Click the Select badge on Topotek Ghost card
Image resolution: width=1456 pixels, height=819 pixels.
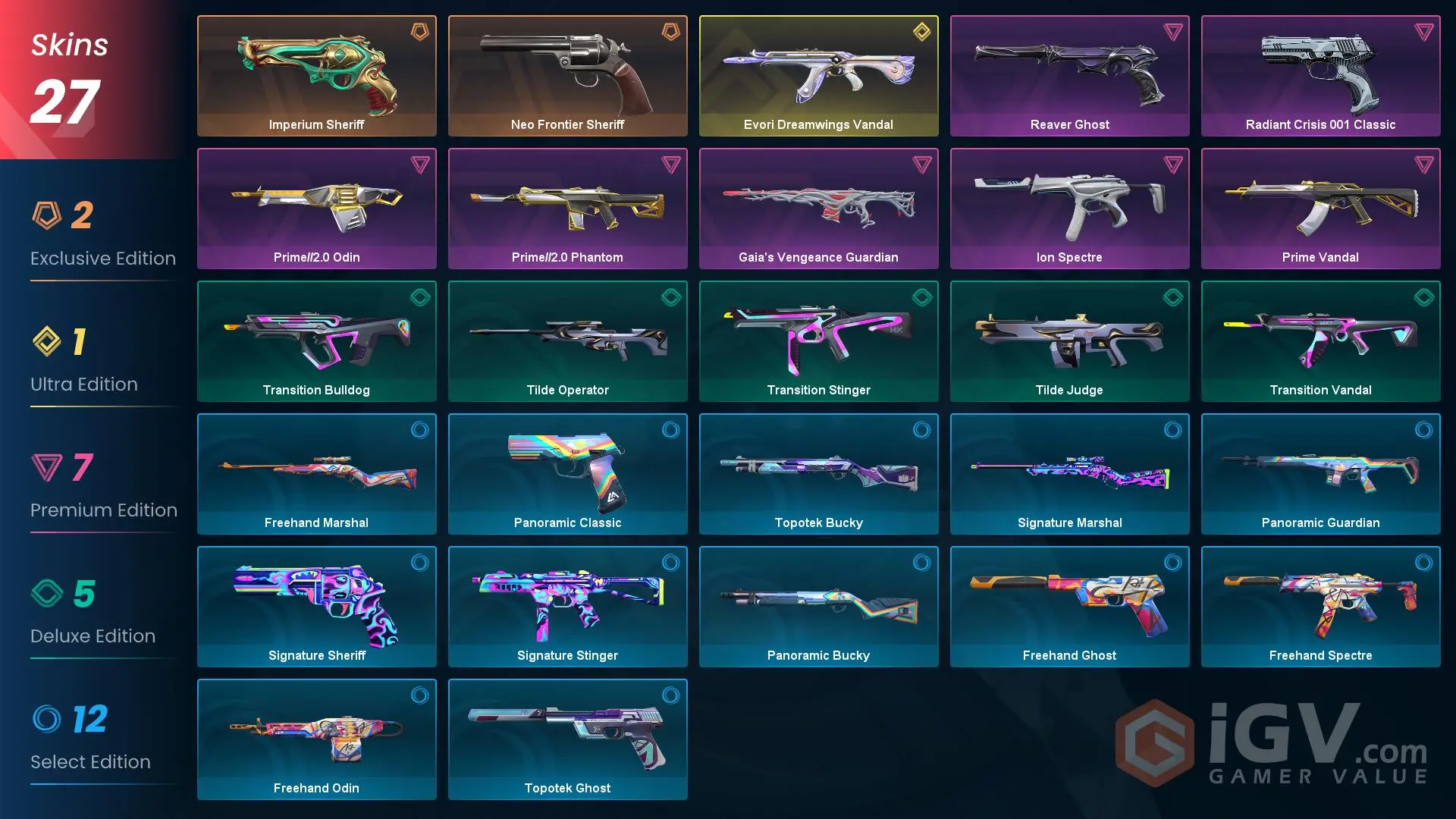tap(670, 695)
